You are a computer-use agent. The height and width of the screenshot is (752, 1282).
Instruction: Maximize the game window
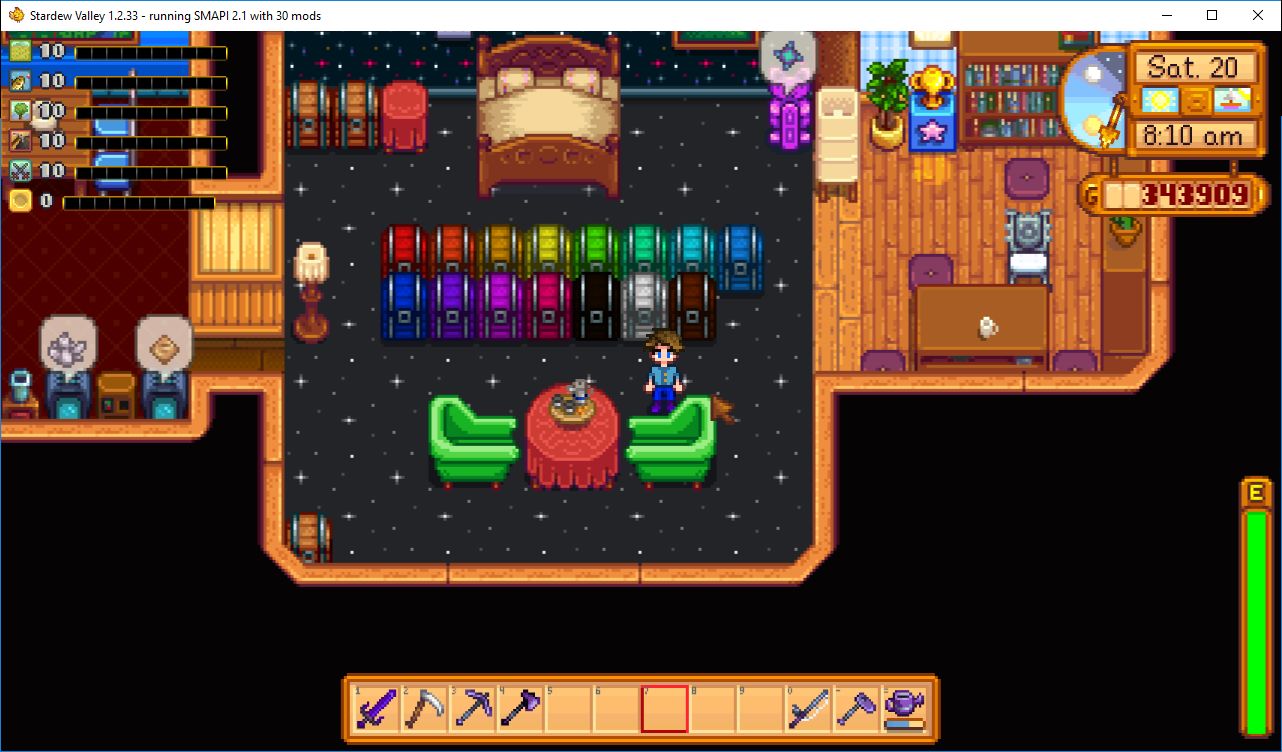click(x=1212, y=15)
